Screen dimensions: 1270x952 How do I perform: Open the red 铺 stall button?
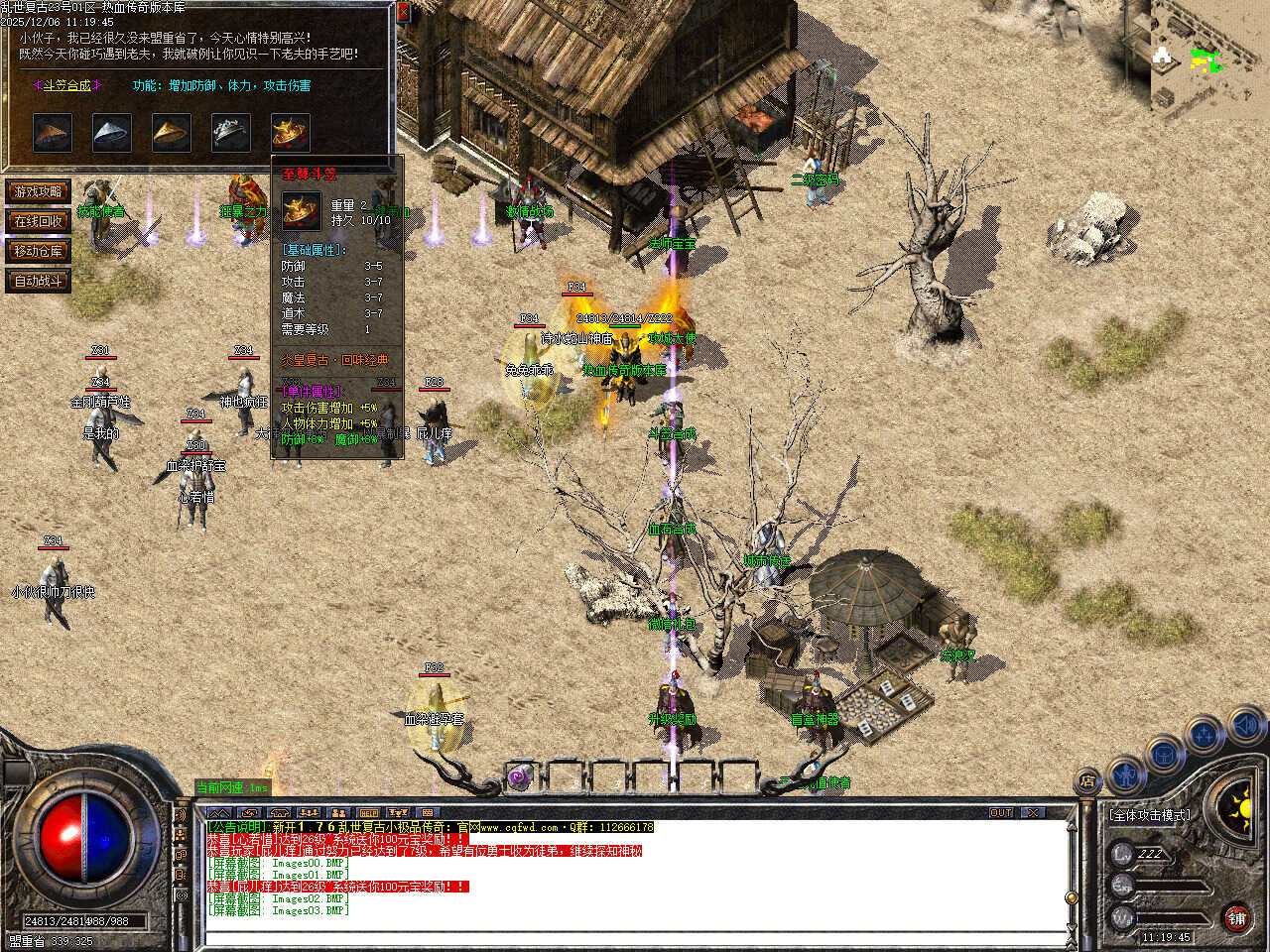click(x=1236, y=918)
